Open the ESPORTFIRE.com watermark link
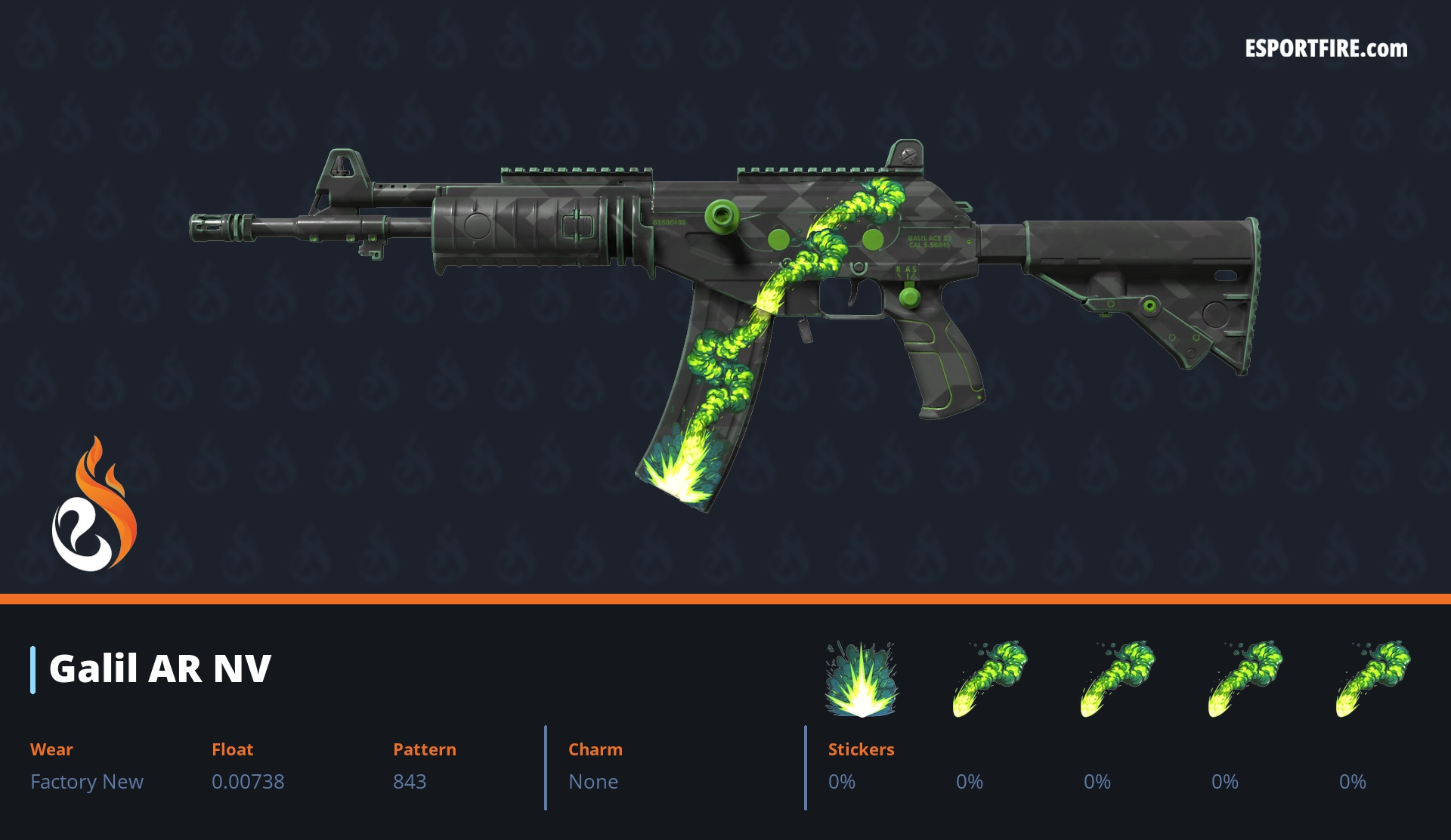This screenshot has width=1451, height=840. 1326,49
